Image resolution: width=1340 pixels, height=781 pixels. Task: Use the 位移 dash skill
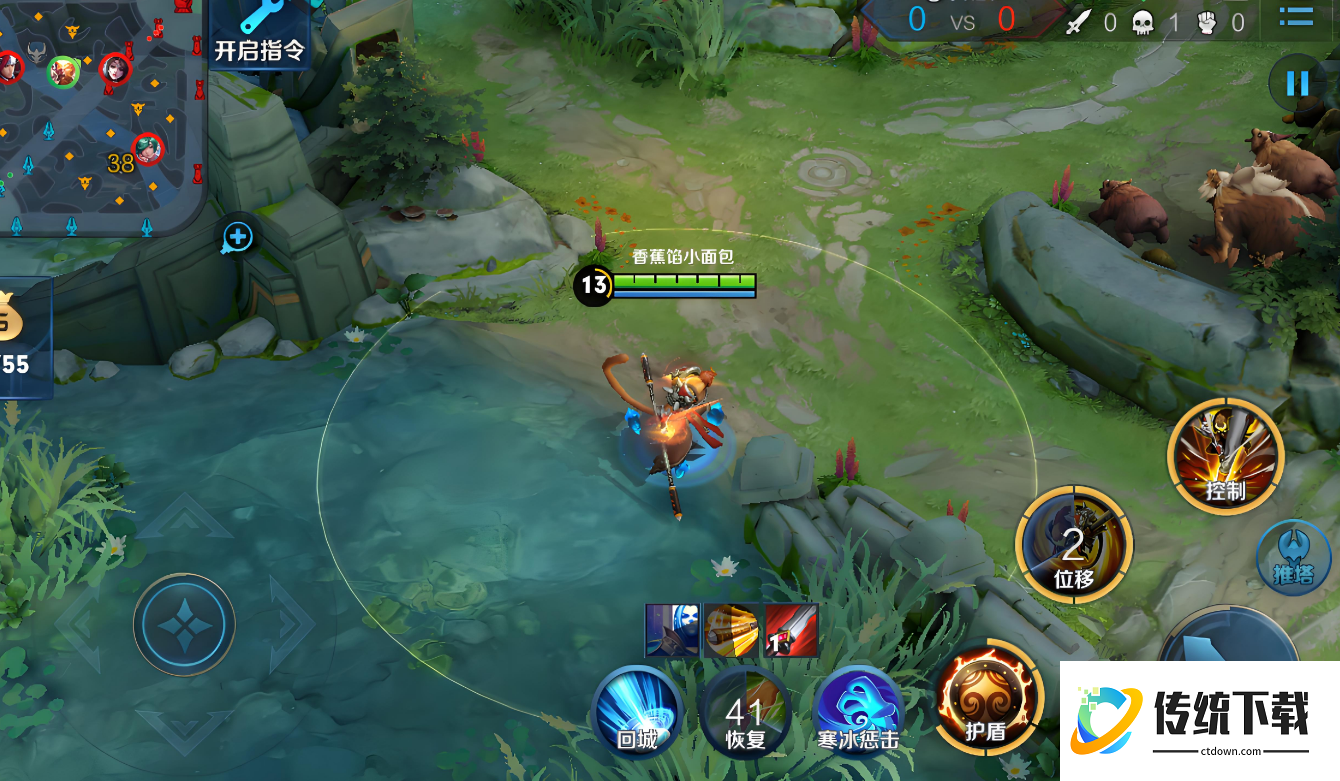pos(1073,546)
